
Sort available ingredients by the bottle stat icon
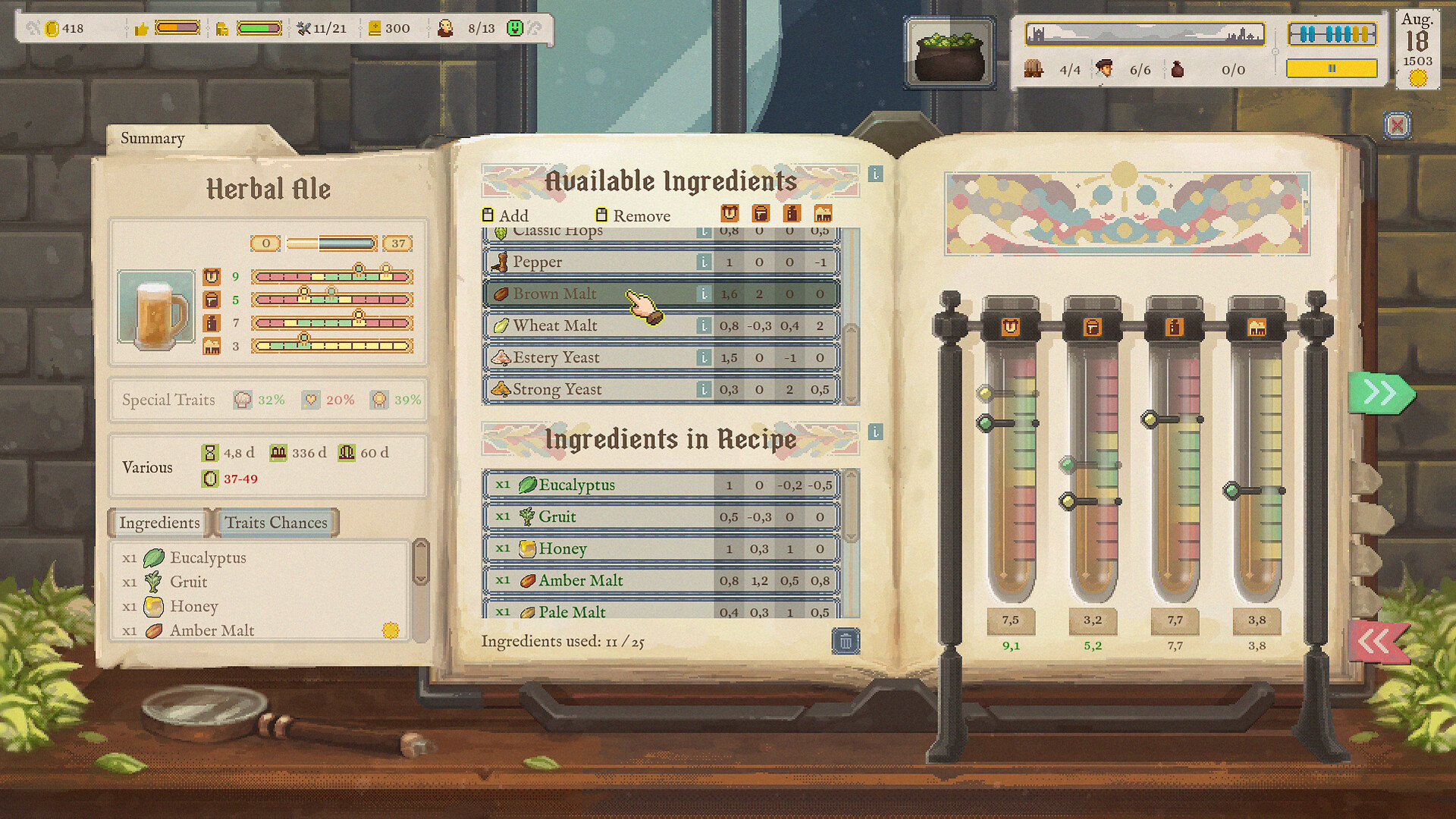coord(792,214)
